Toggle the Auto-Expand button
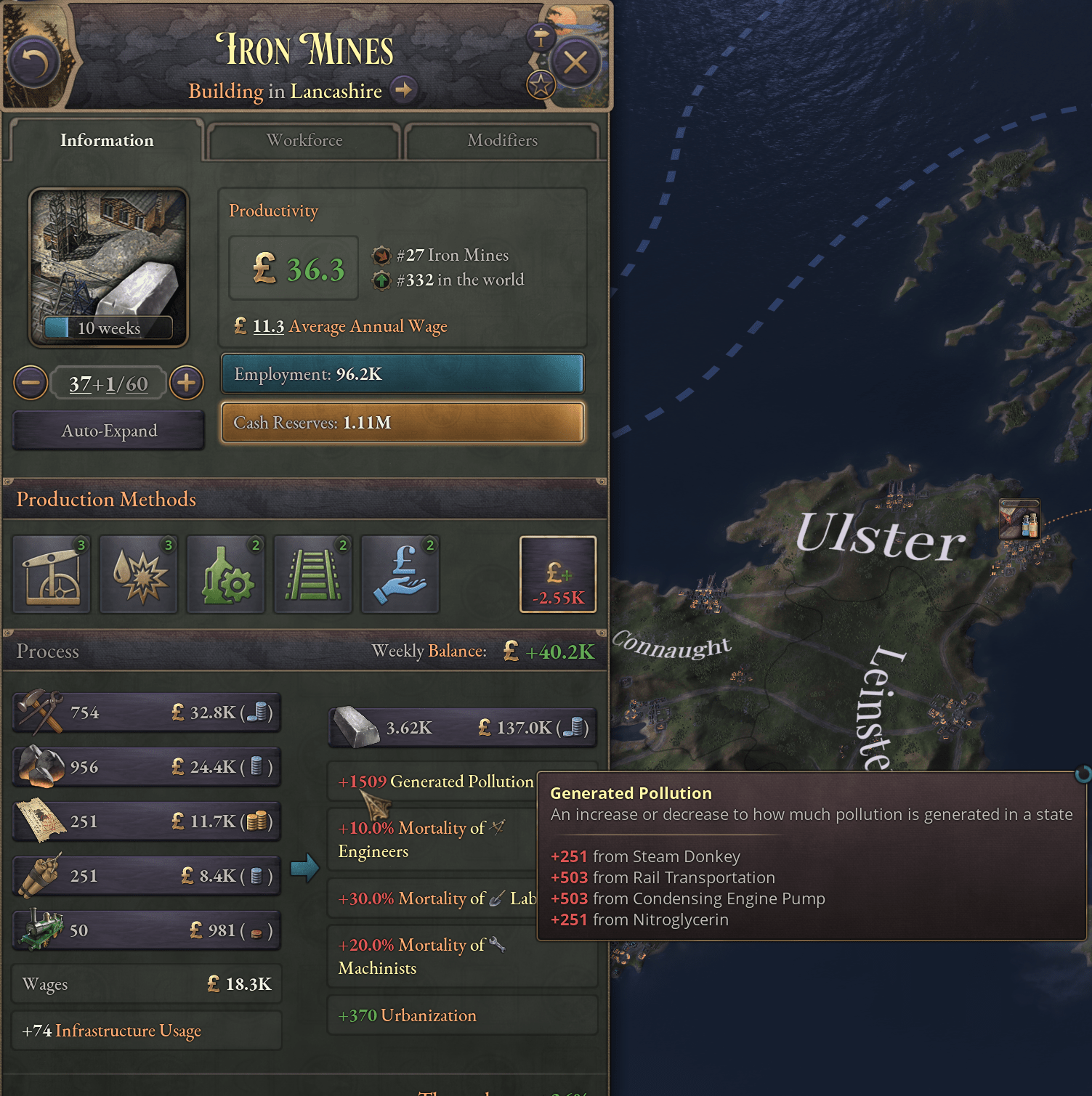 point(109,431)
